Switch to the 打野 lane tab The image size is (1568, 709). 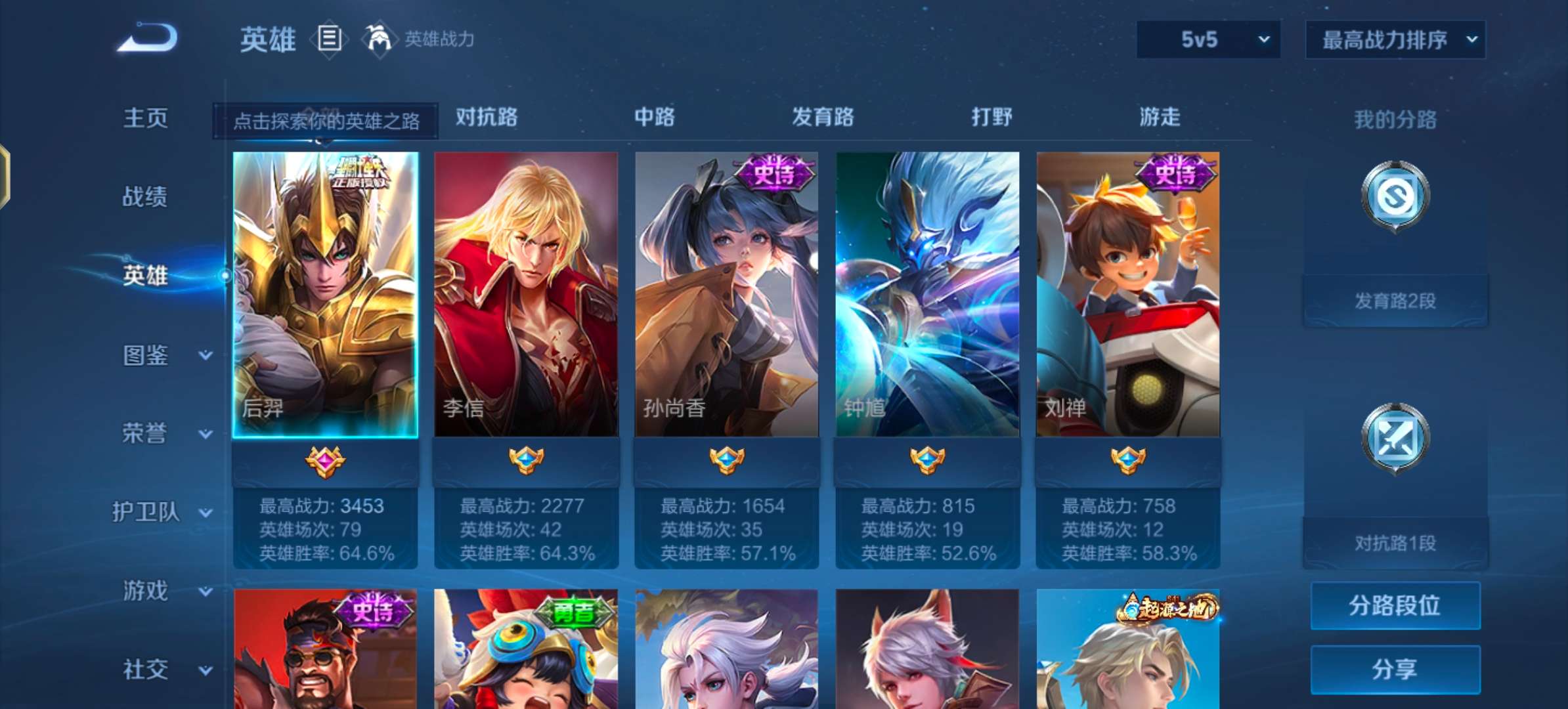pyautogui.click(x=993, y=118)
